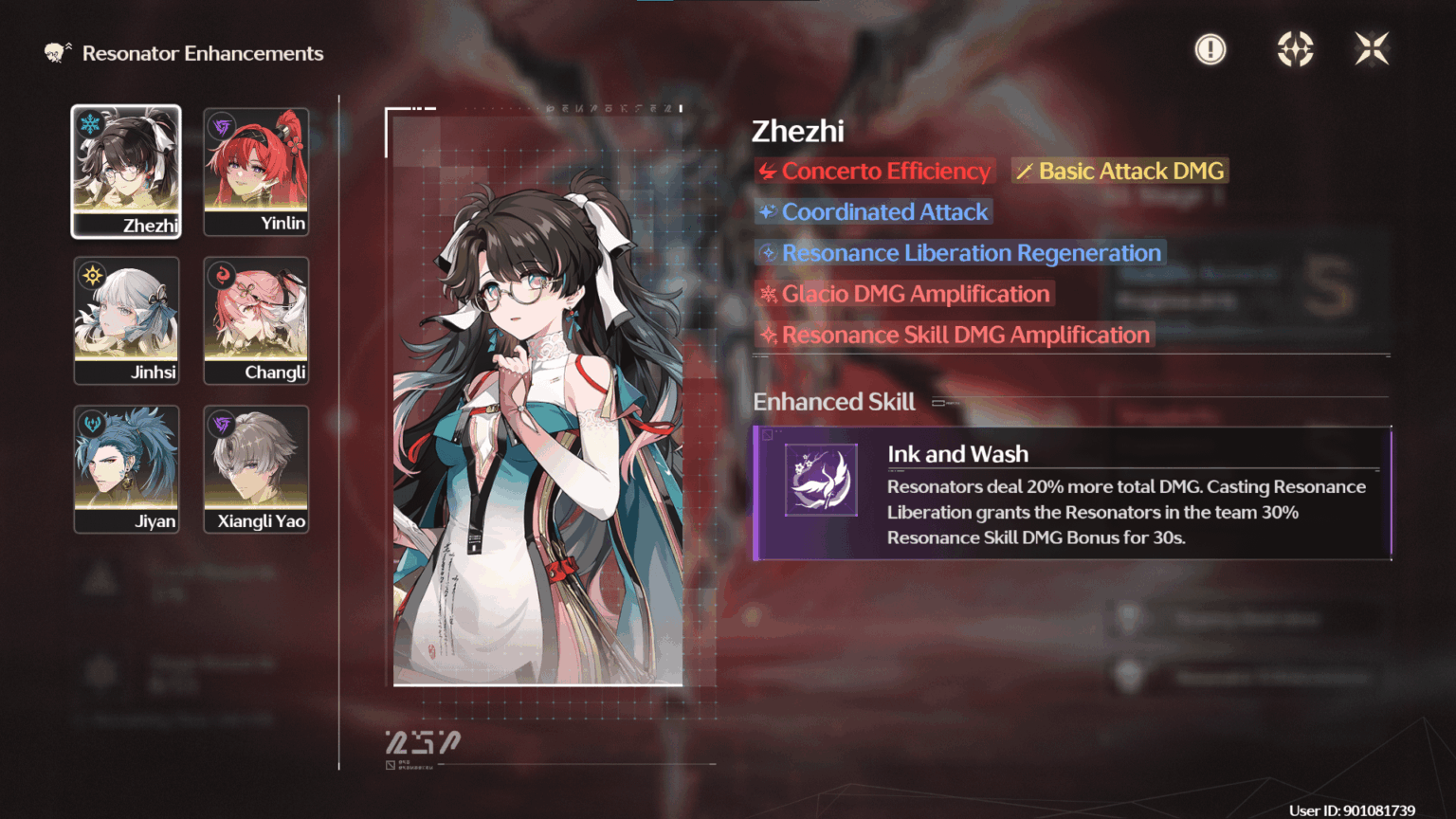
Task: Click the skull icon beside Resonator Enhancements title
Action: pyautogui.click(x=52, y=53)
